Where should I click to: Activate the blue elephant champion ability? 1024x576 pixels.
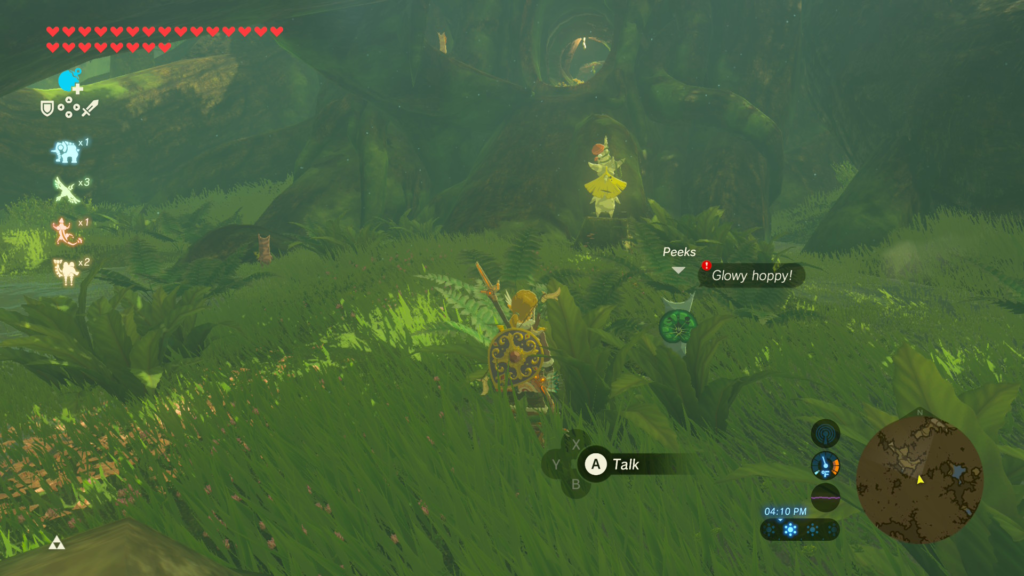coord(66,151)
